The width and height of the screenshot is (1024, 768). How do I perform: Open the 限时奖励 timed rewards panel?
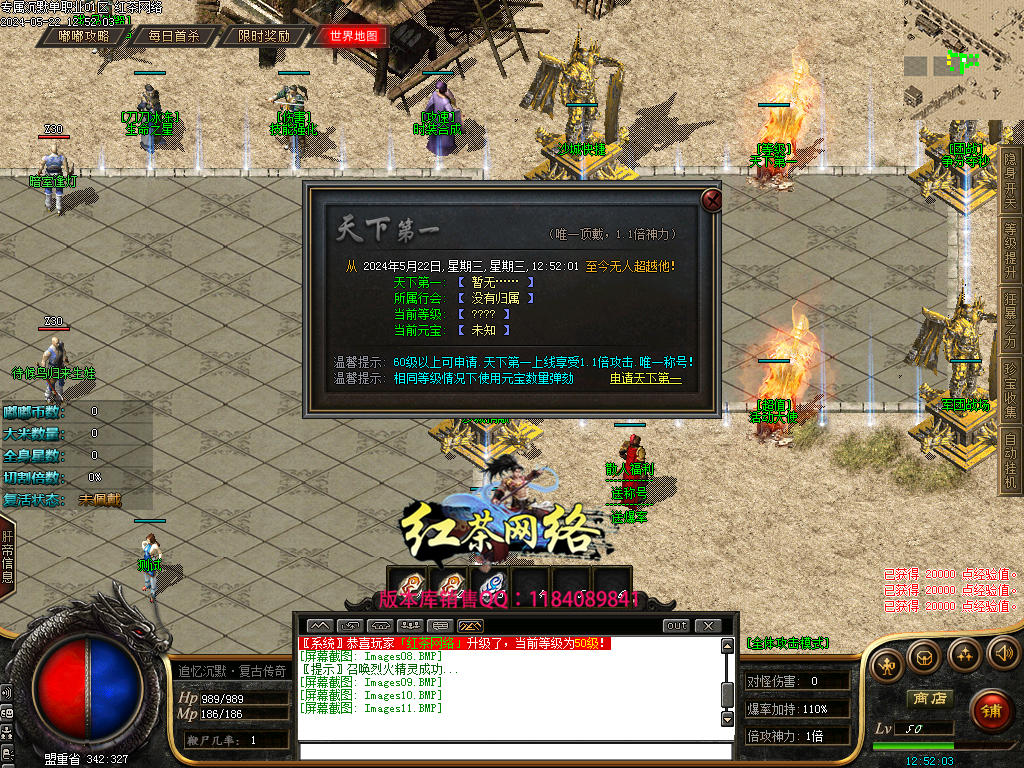[x=264, y=36]
